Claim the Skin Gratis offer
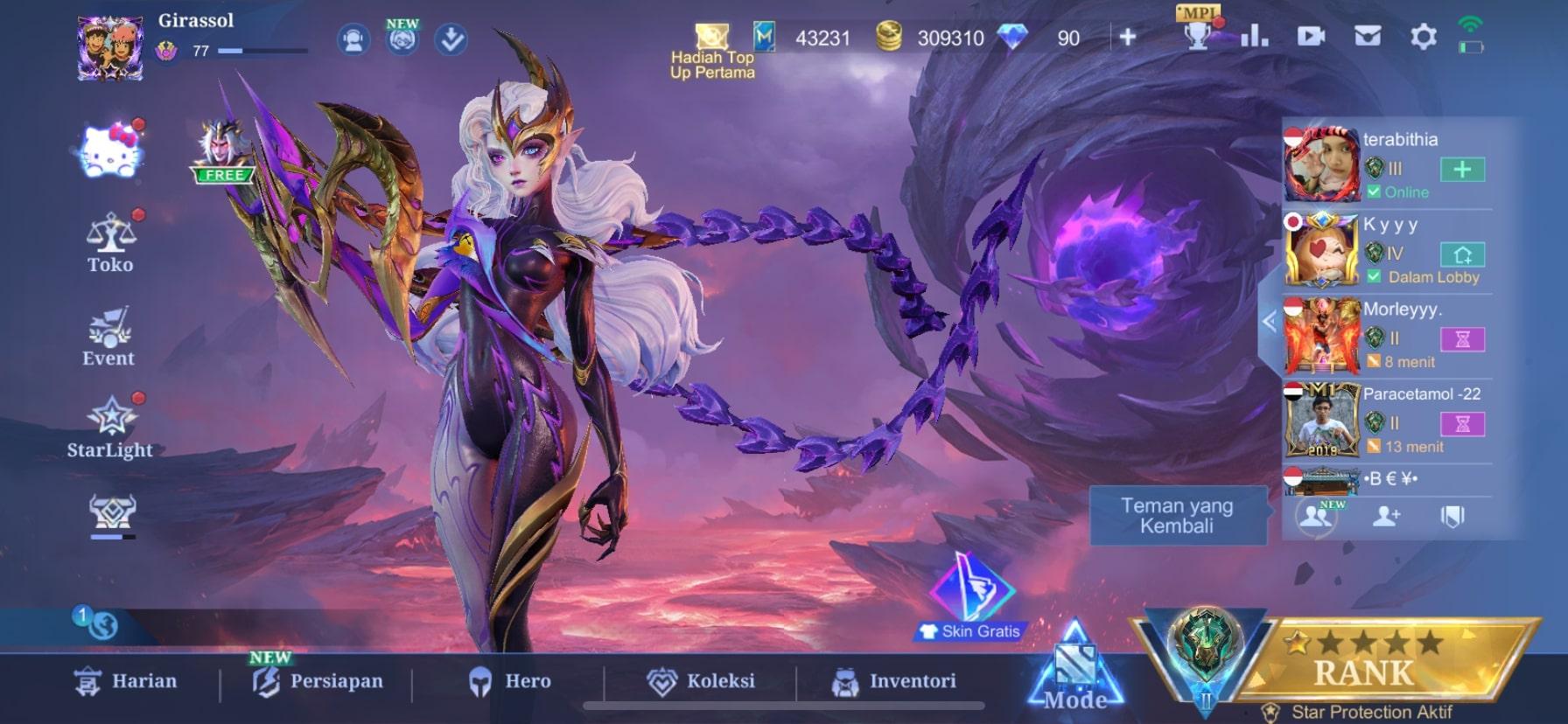 point(971,599)
